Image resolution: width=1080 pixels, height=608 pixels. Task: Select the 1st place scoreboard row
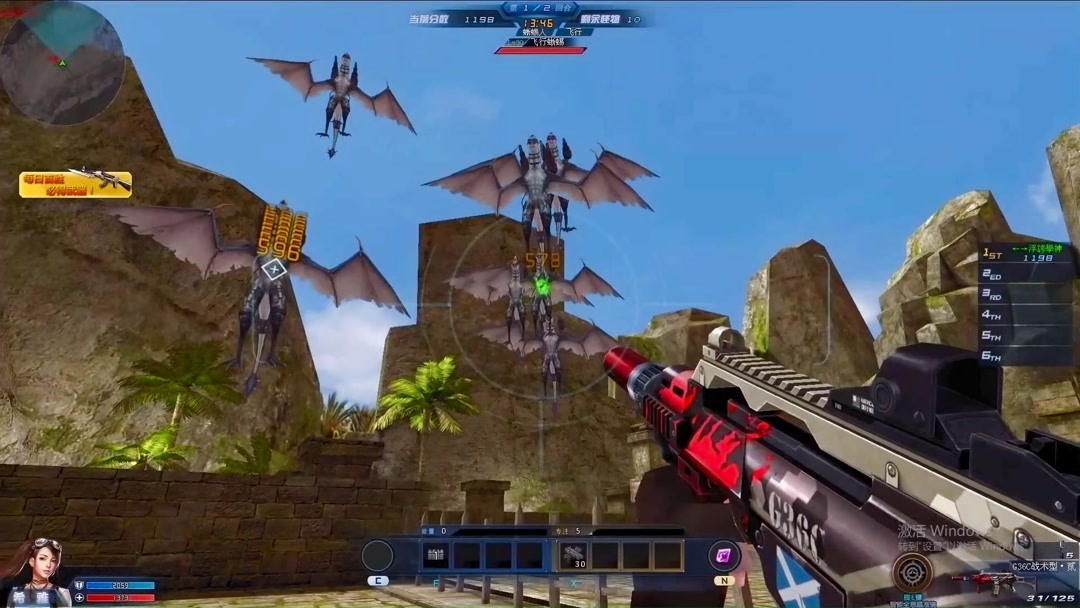click(1027, 254)
